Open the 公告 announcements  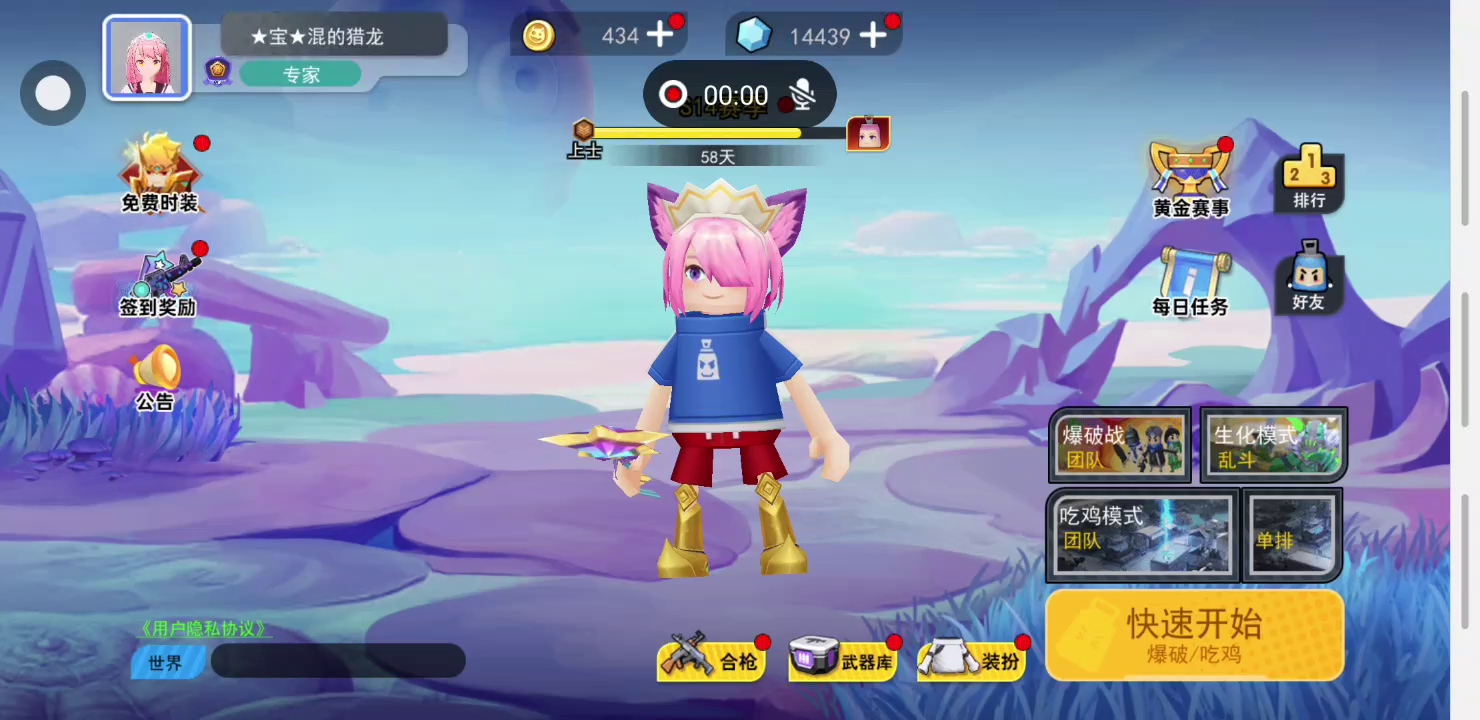point(155,379)
